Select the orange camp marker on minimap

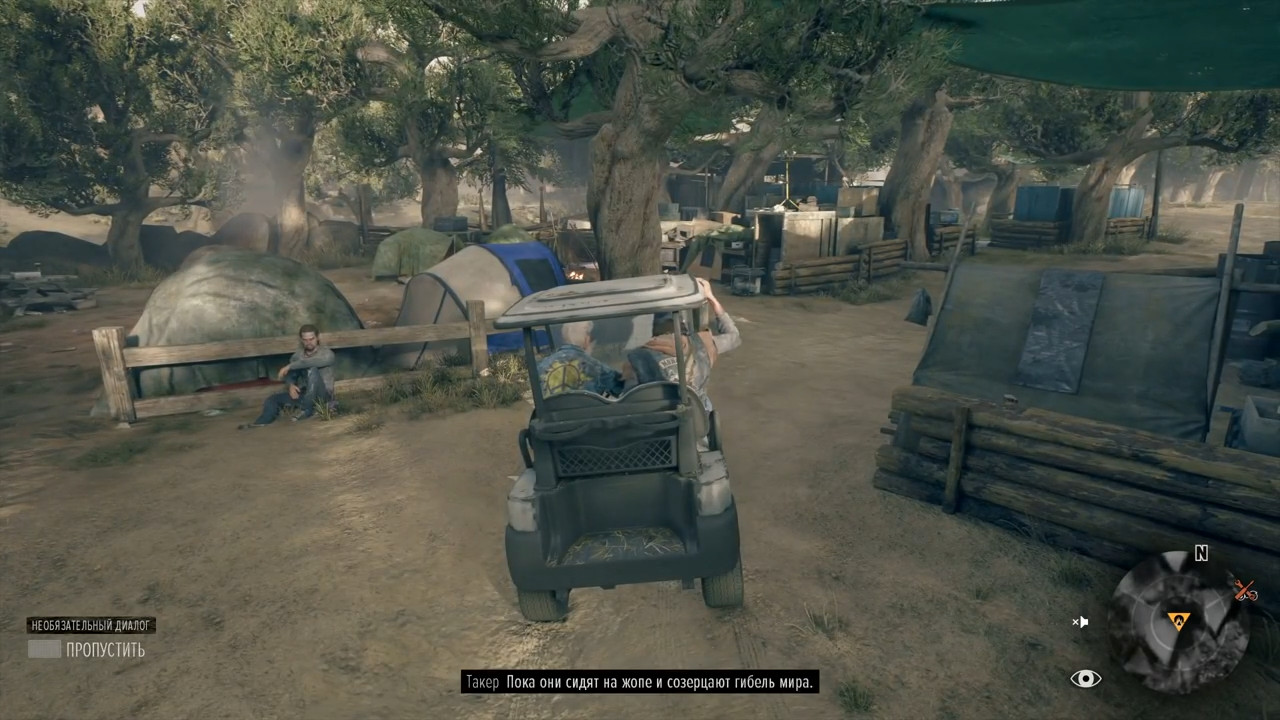(1179, 622)
